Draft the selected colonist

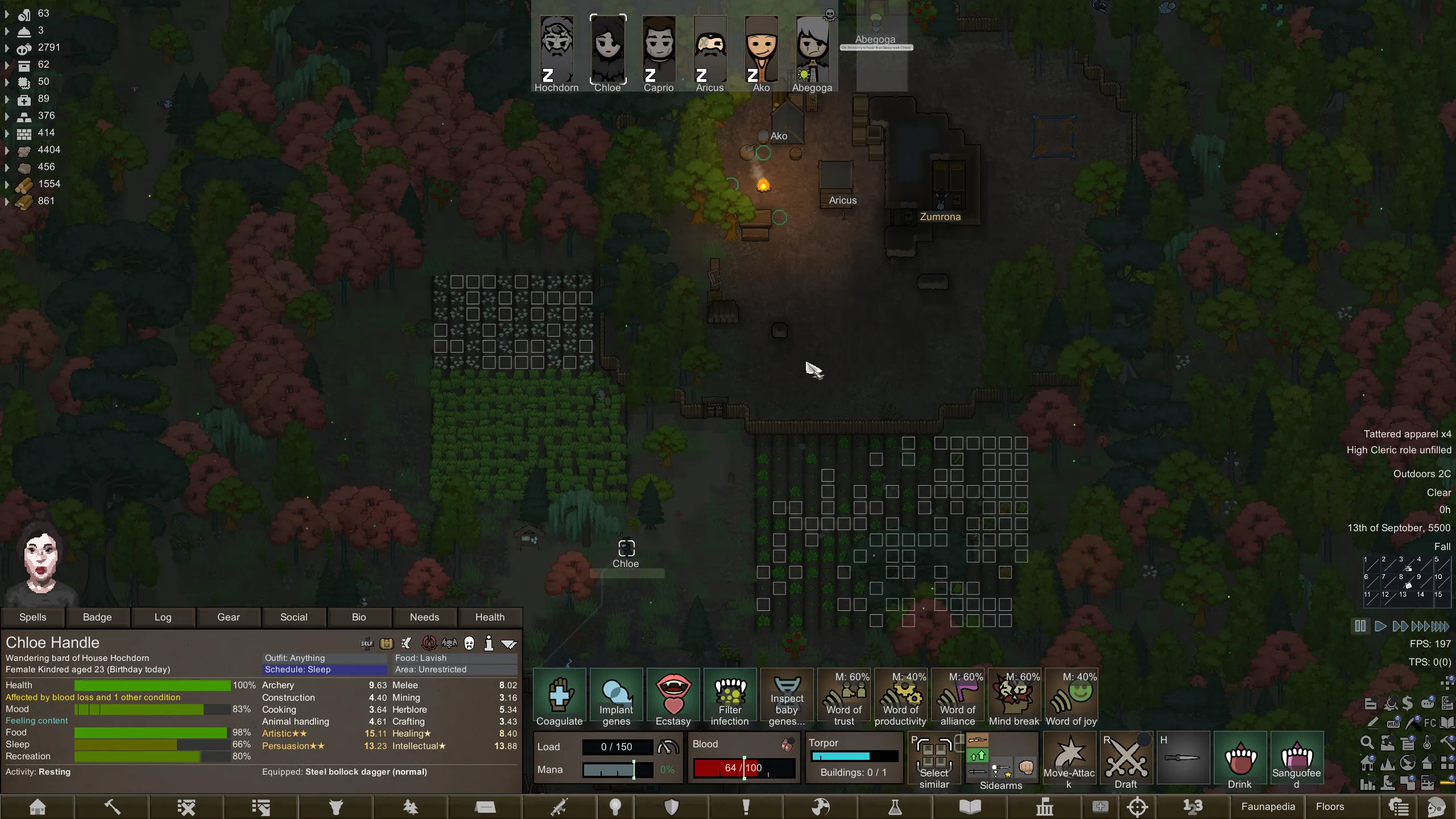click(1126, 761)
